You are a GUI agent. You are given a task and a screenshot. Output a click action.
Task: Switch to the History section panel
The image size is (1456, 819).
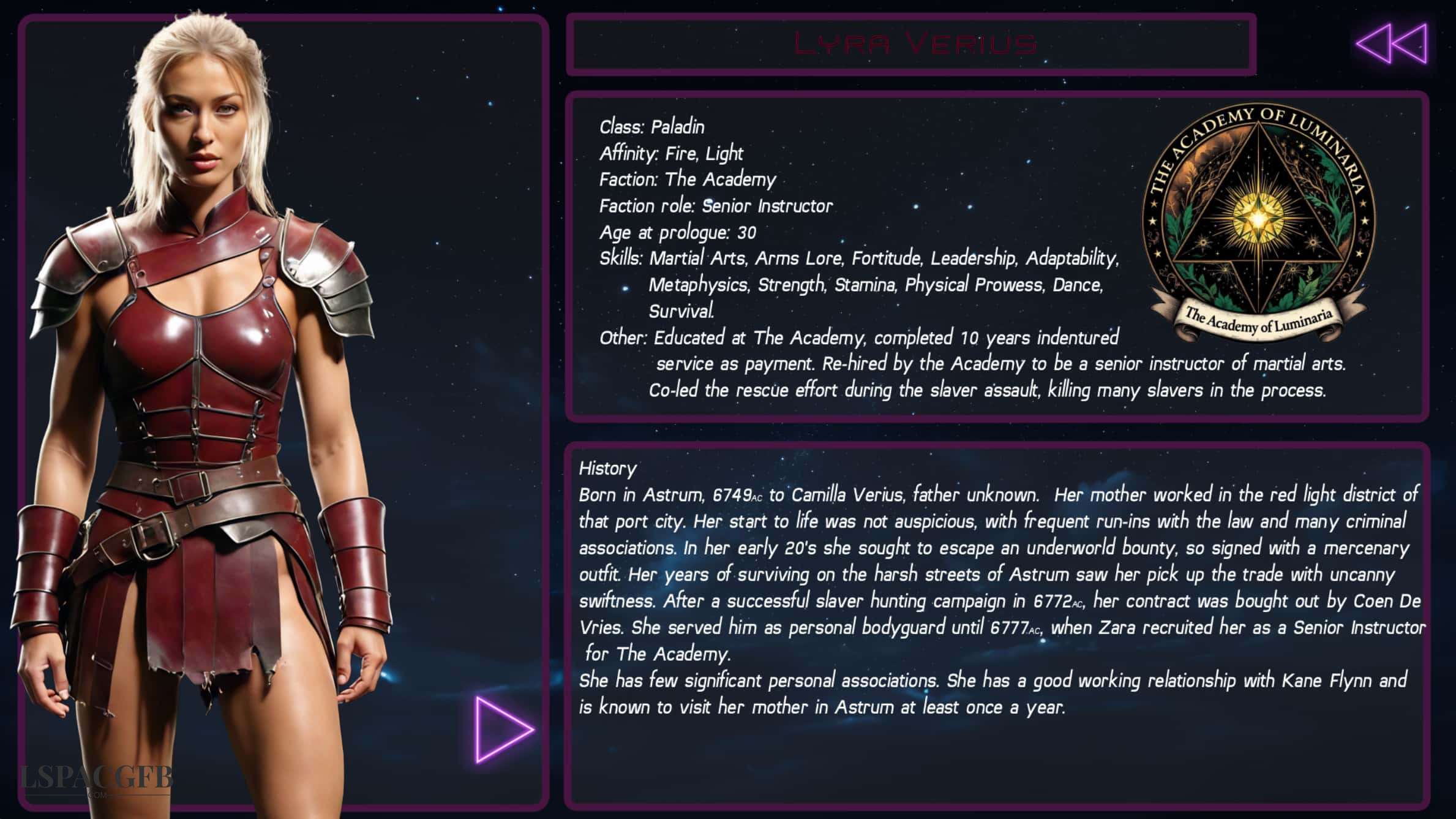607,470
